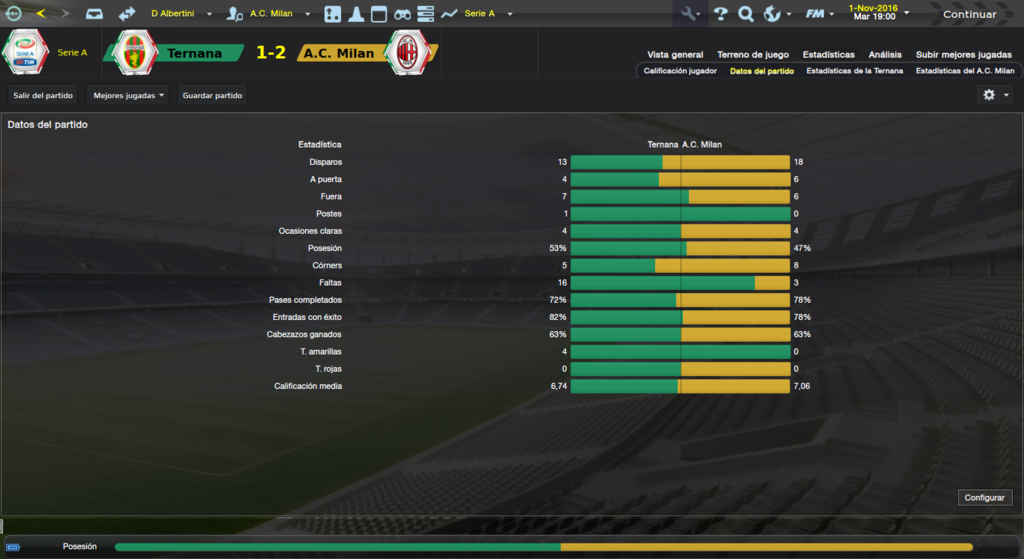1024x559 pixels.
Task: Select the Datos del partido subtab
Action: (x=762, y=71)
